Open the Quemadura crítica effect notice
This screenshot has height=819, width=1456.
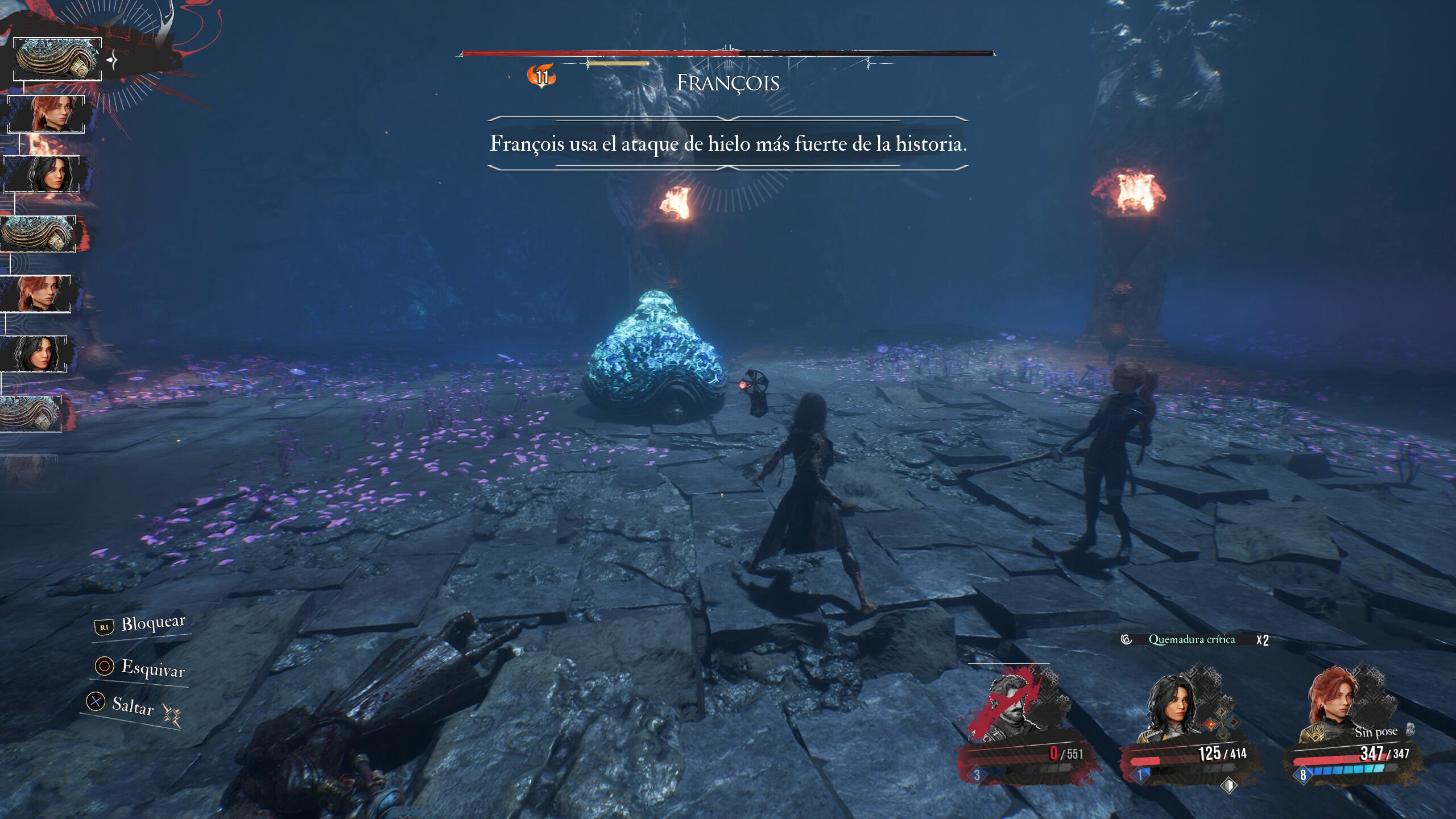coord(1192,640)
